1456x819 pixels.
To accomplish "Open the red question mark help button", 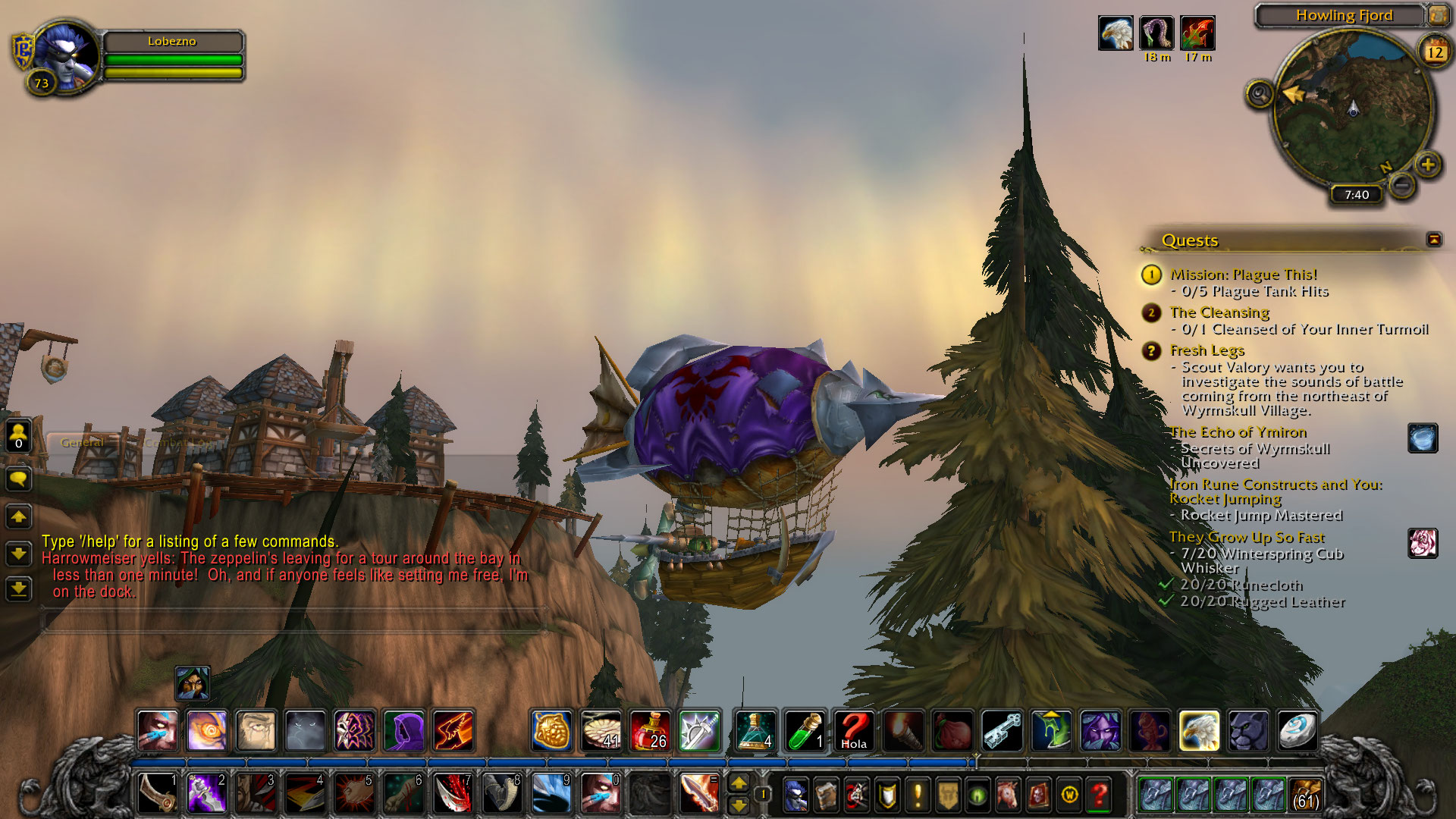I will click(1099, 795).
